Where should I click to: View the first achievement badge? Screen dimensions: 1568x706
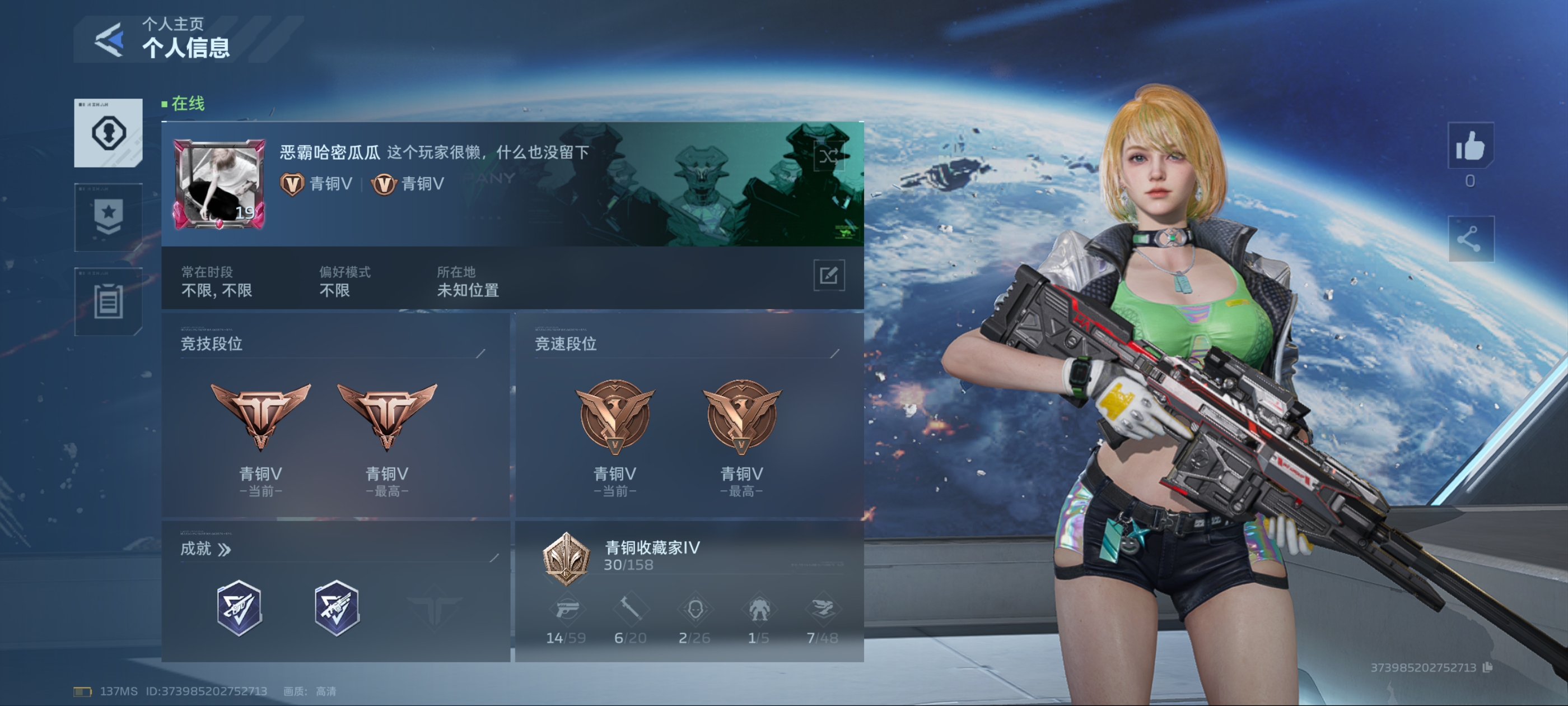pos(239,608)
